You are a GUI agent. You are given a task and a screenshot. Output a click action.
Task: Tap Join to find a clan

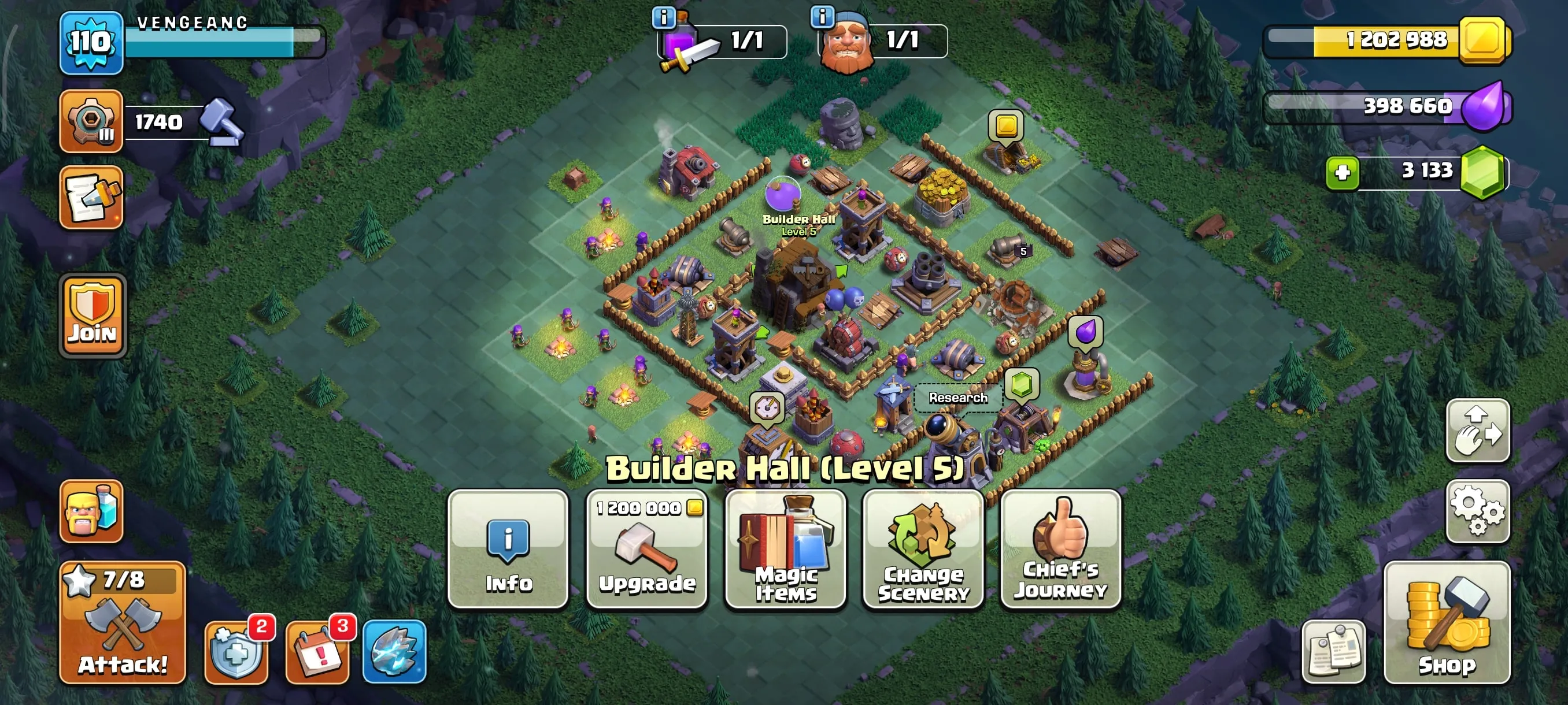point(93,313)
